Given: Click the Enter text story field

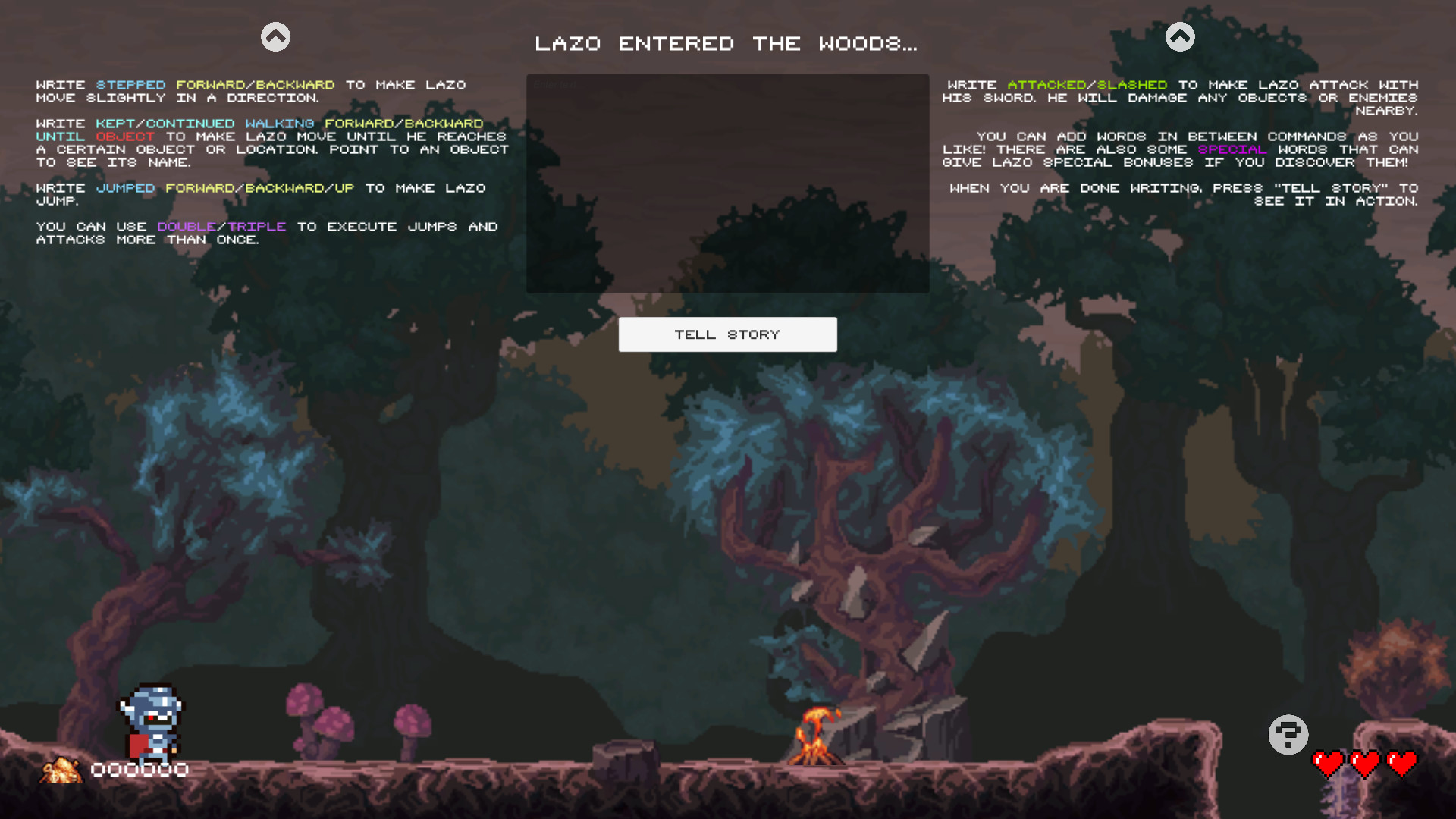Looking at the screenshot, I should click(x=727, y=184).
